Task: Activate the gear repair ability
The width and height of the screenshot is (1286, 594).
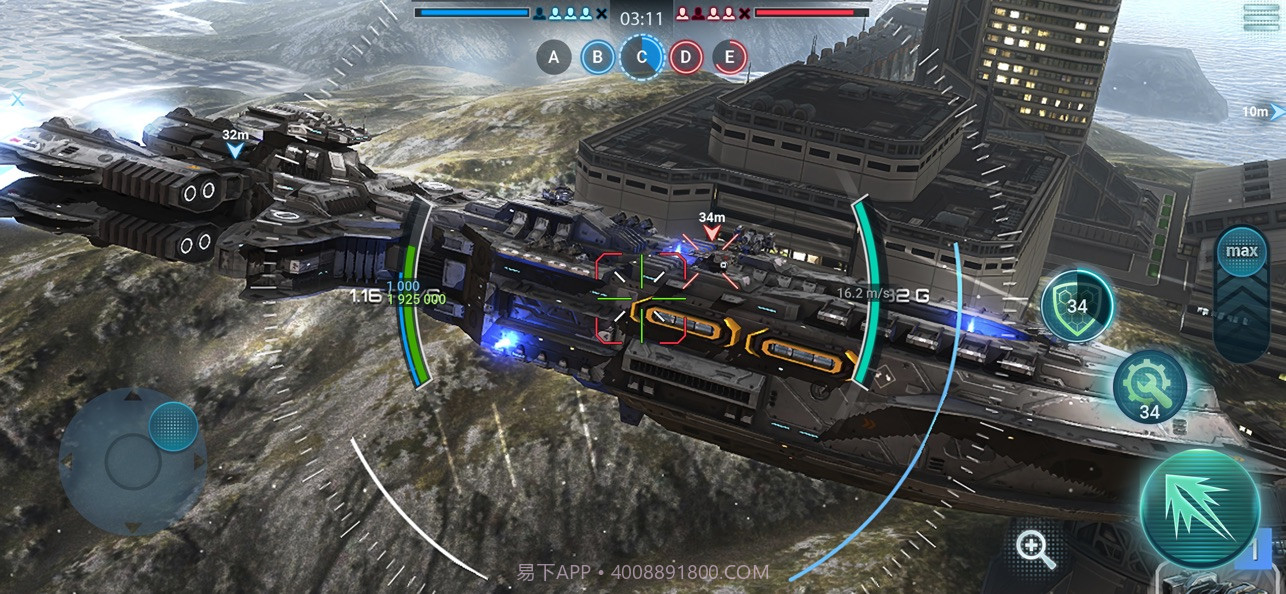Action: (x=1150, y=386)
